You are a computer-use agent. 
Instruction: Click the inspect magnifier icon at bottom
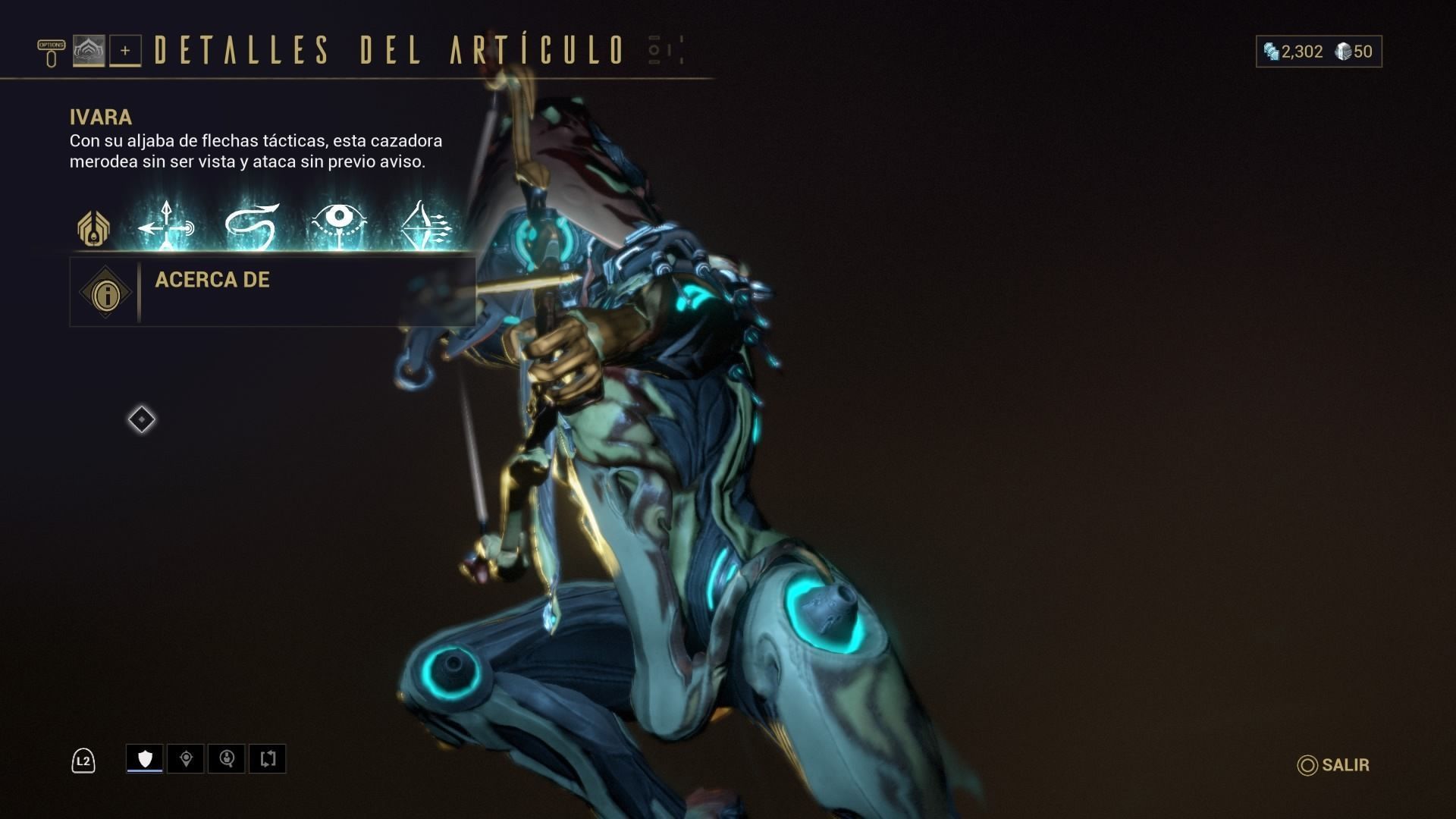227,758
